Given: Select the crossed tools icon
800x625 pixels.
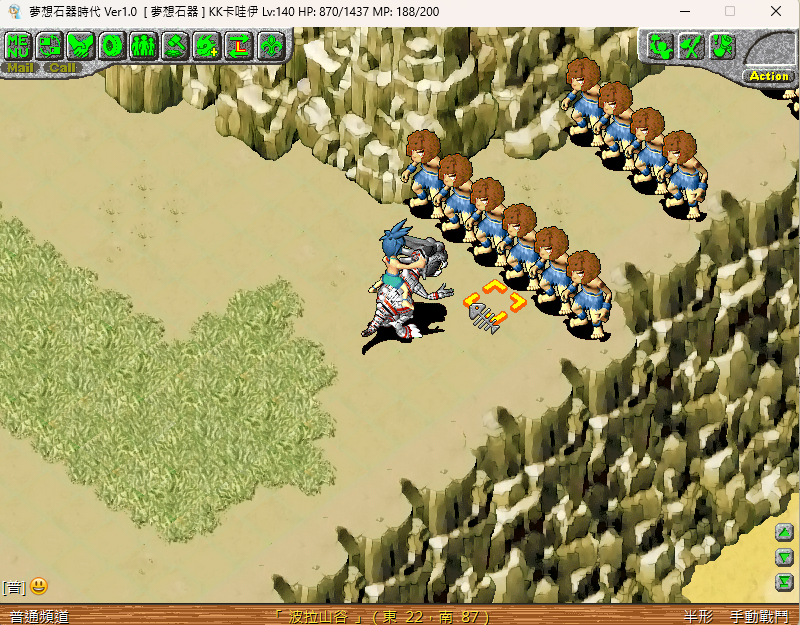Looking at the screenshot, I should 690,45.
